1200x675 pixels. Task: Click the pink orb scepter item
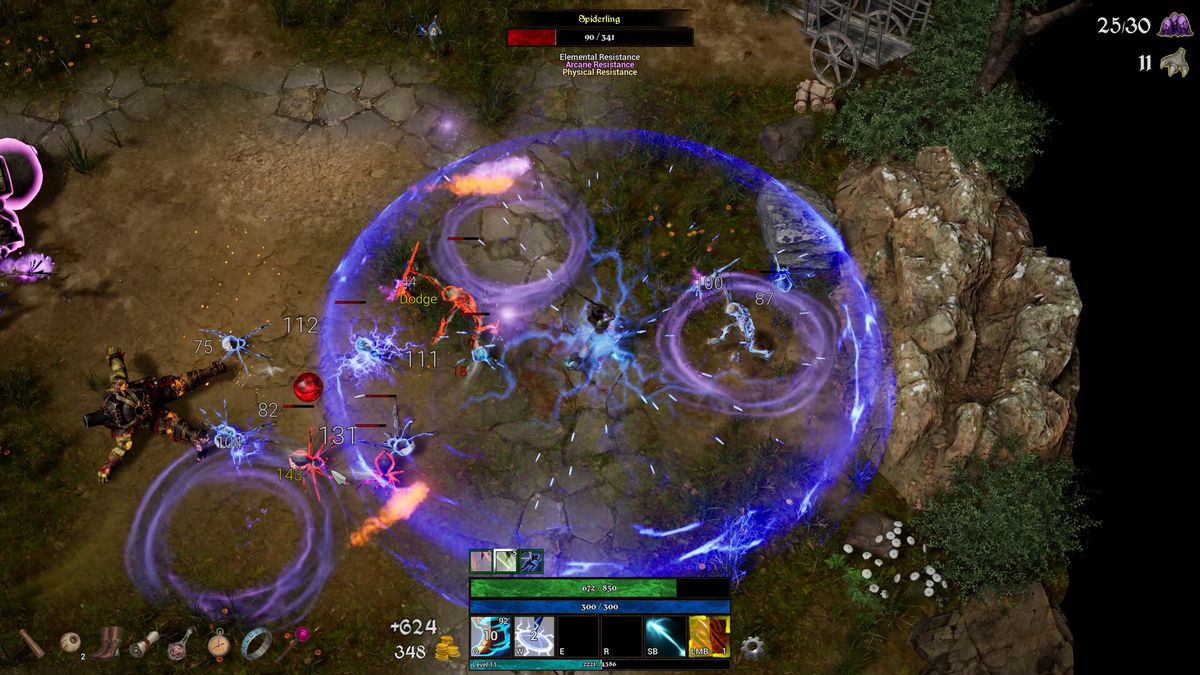297,638
